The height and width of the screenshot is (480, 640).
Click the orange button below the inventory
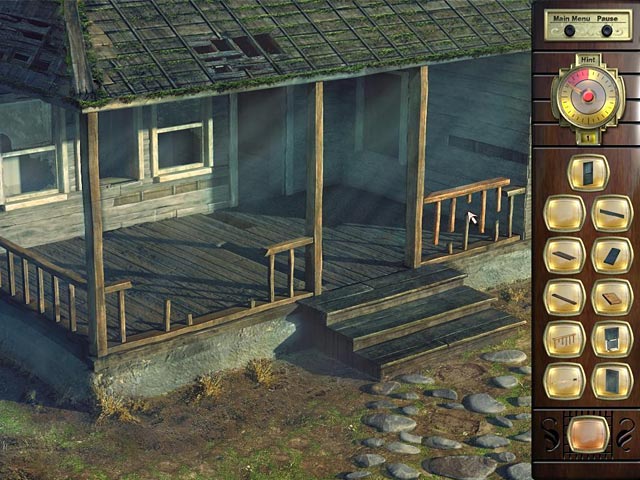click(x=587, y=433)
